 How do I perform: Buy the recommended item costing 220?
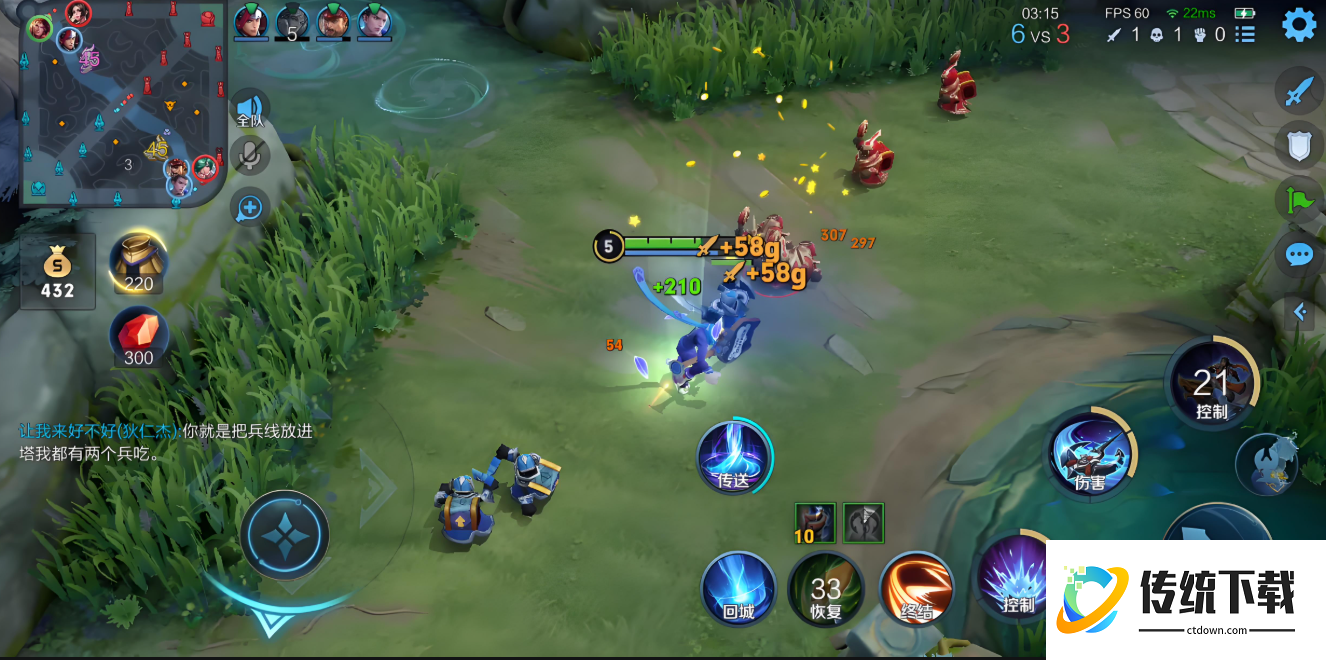pos(139,263)
